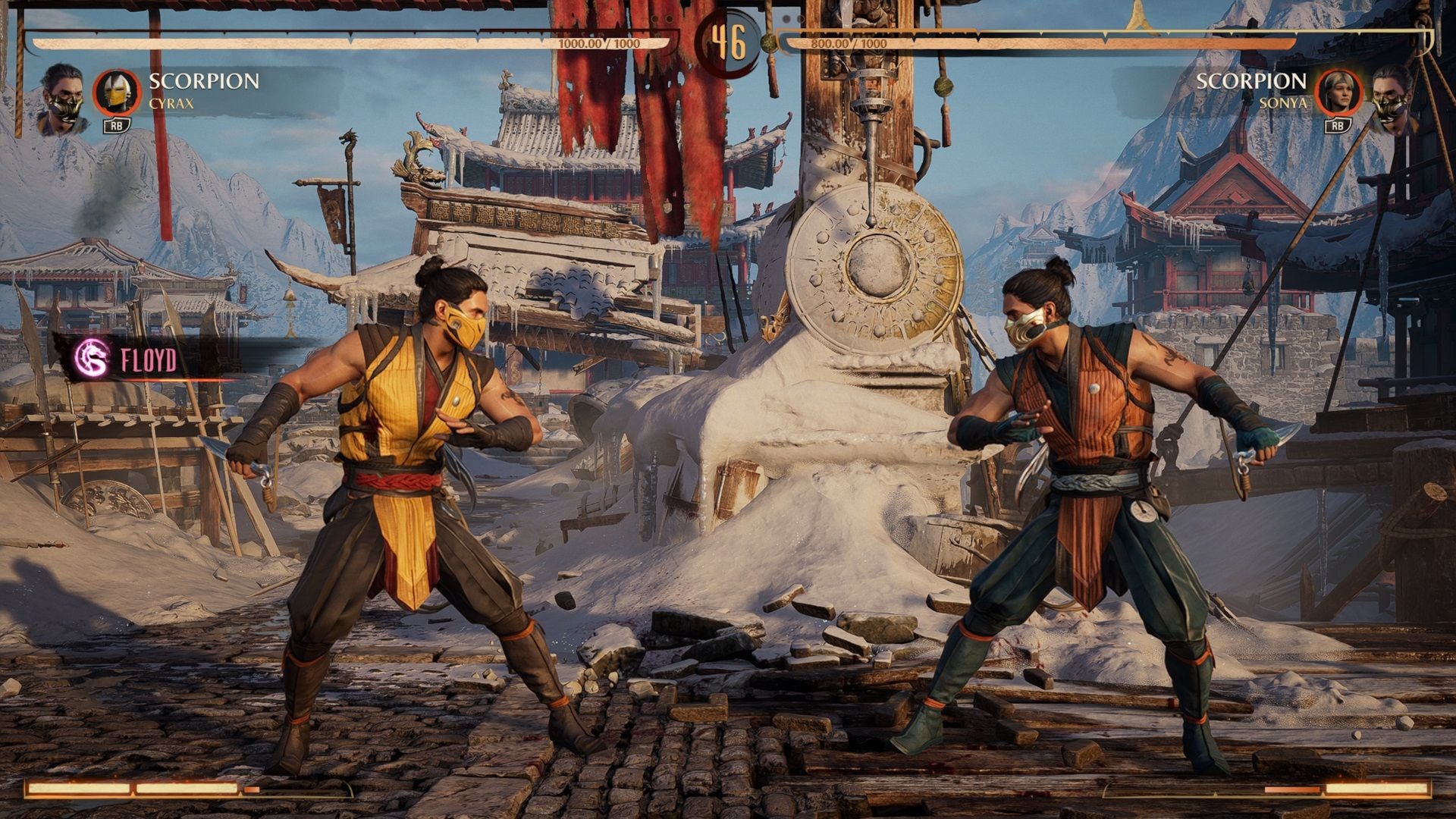The height and width of the screenshot is (819, 1456).
Task: Click the round match timer showing 46
Action: [x=730, y=43]
